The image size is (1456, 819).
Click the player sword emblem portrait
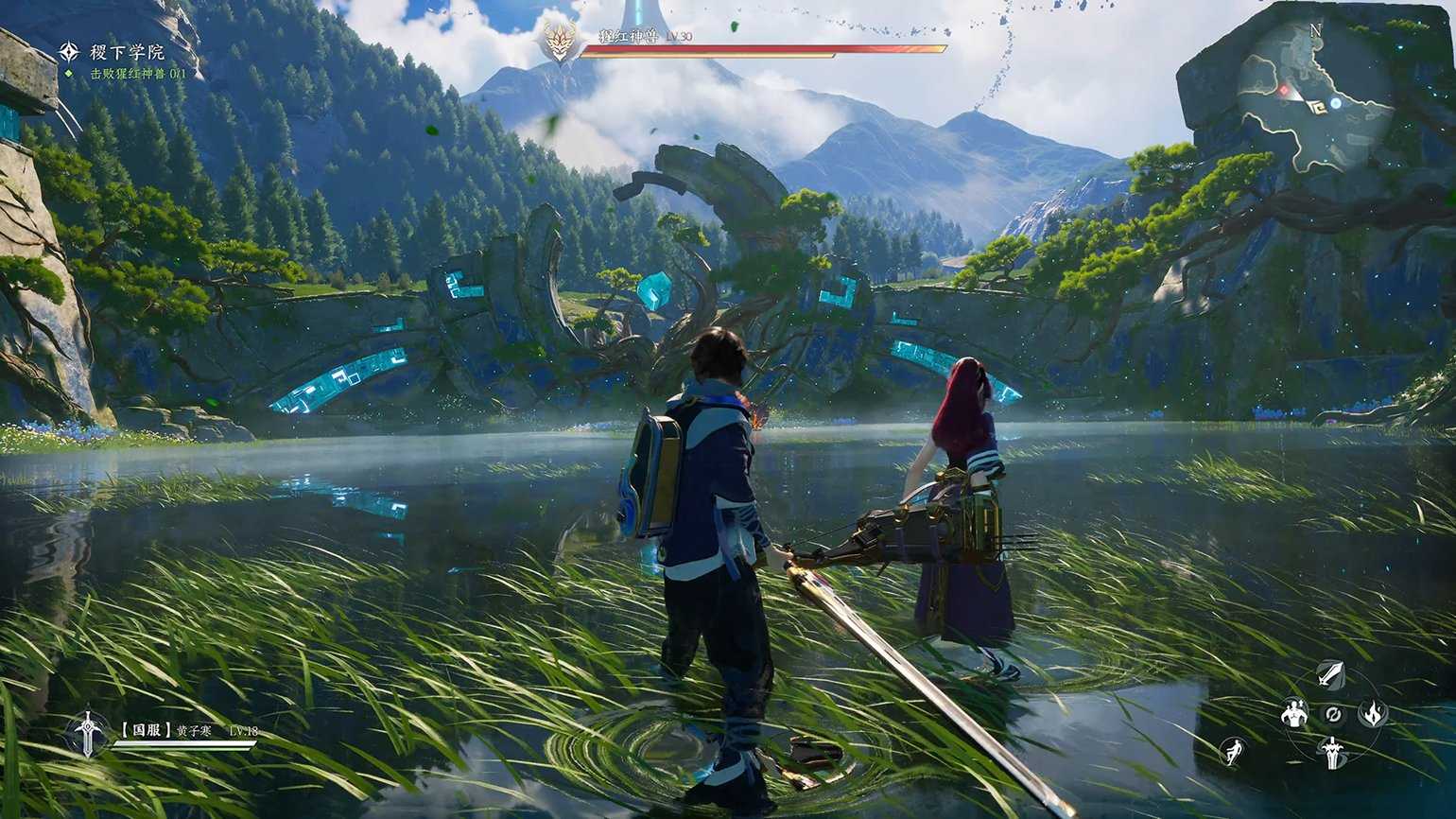click(88, 733)
